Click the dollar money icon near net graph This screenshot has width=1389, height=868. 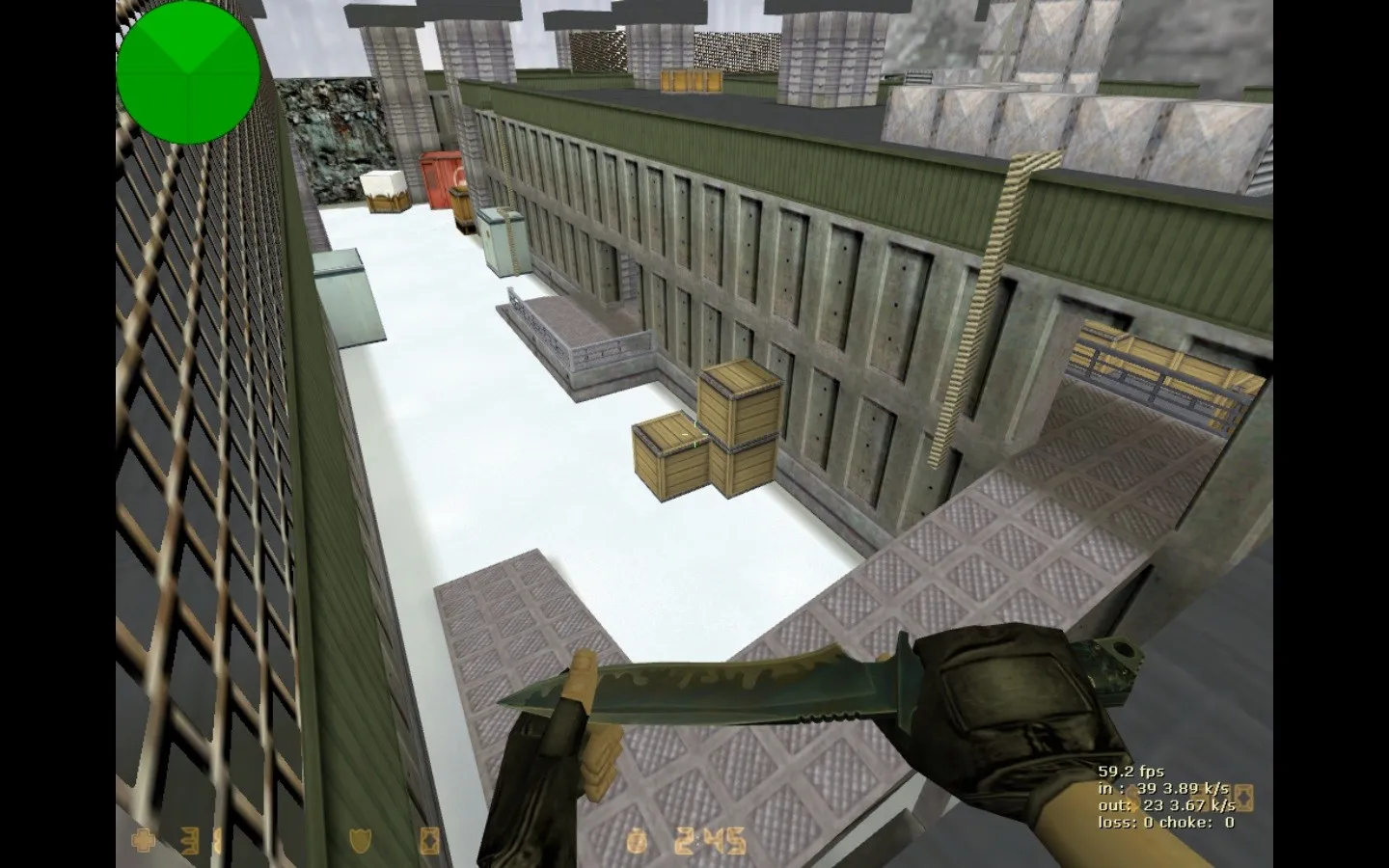click(x=1134, y=798)
